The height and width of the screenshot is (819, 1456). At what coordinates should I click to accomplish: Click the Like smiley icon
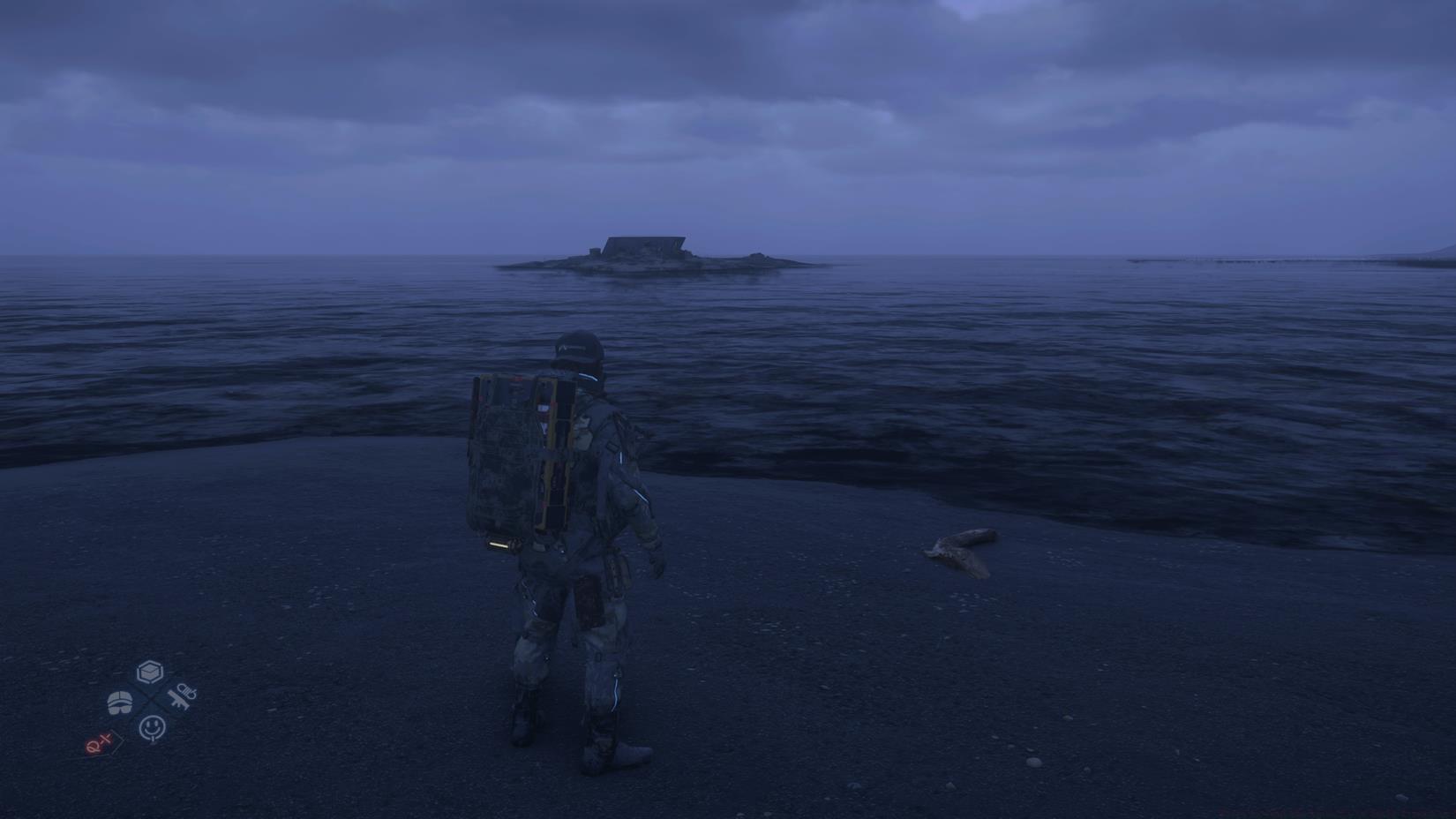(x=152, y=727)
